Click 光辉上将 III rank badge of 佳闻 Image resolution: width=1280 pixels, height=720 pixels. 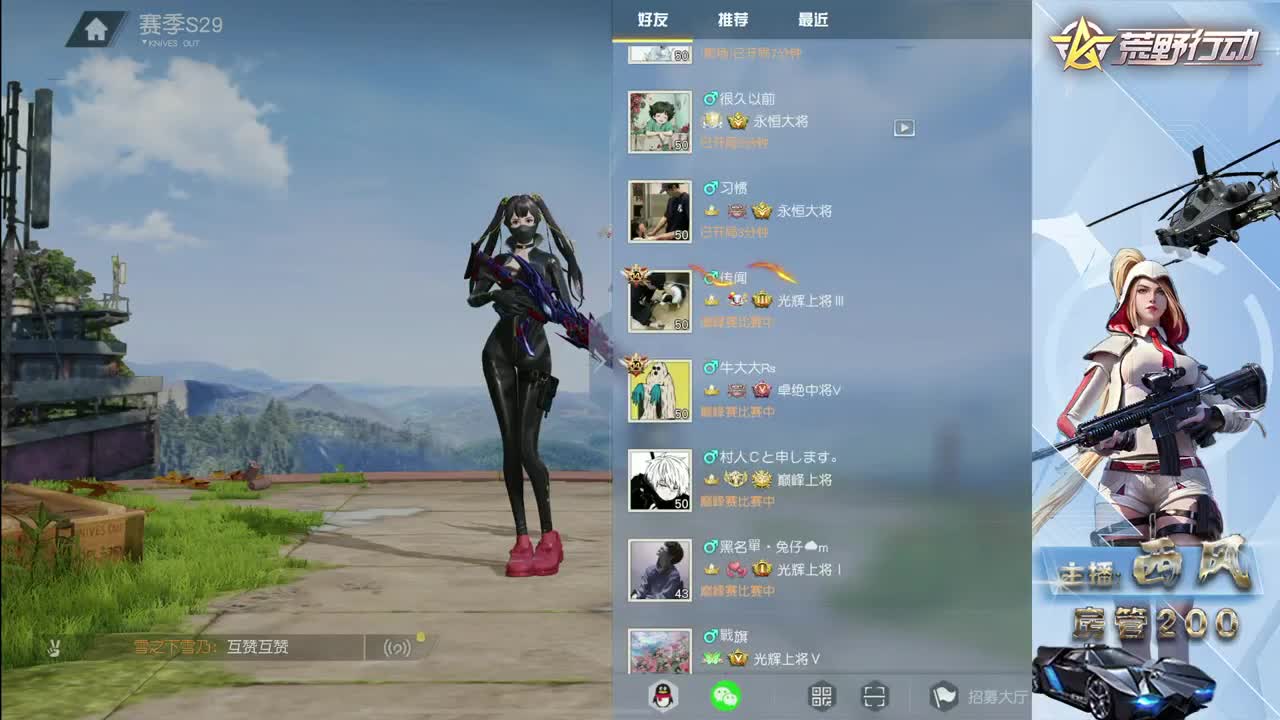coord(790,300)
